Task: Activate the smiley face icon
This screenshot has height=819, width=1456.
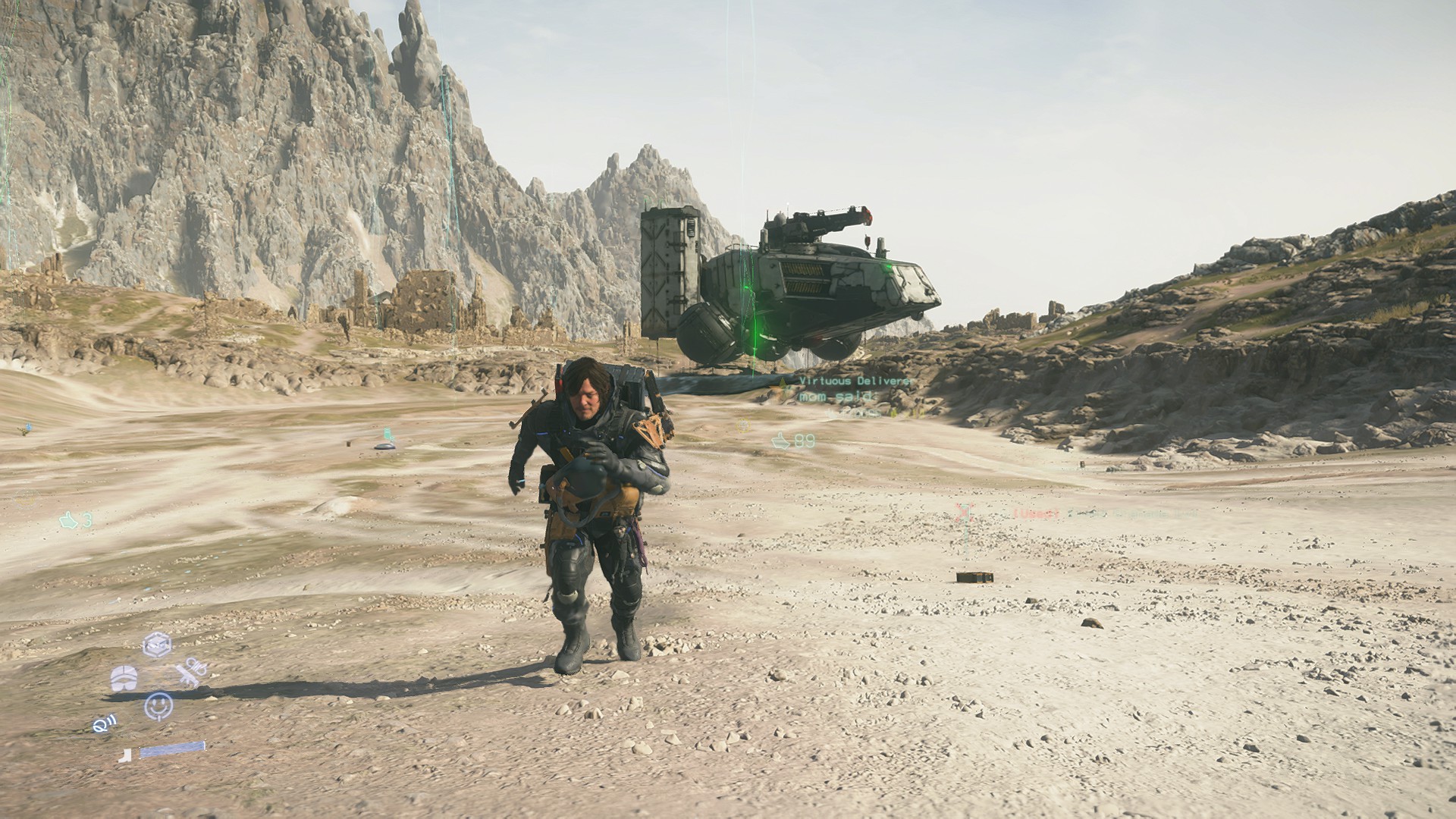Action: pyautogui.click(x=158, y=705)
